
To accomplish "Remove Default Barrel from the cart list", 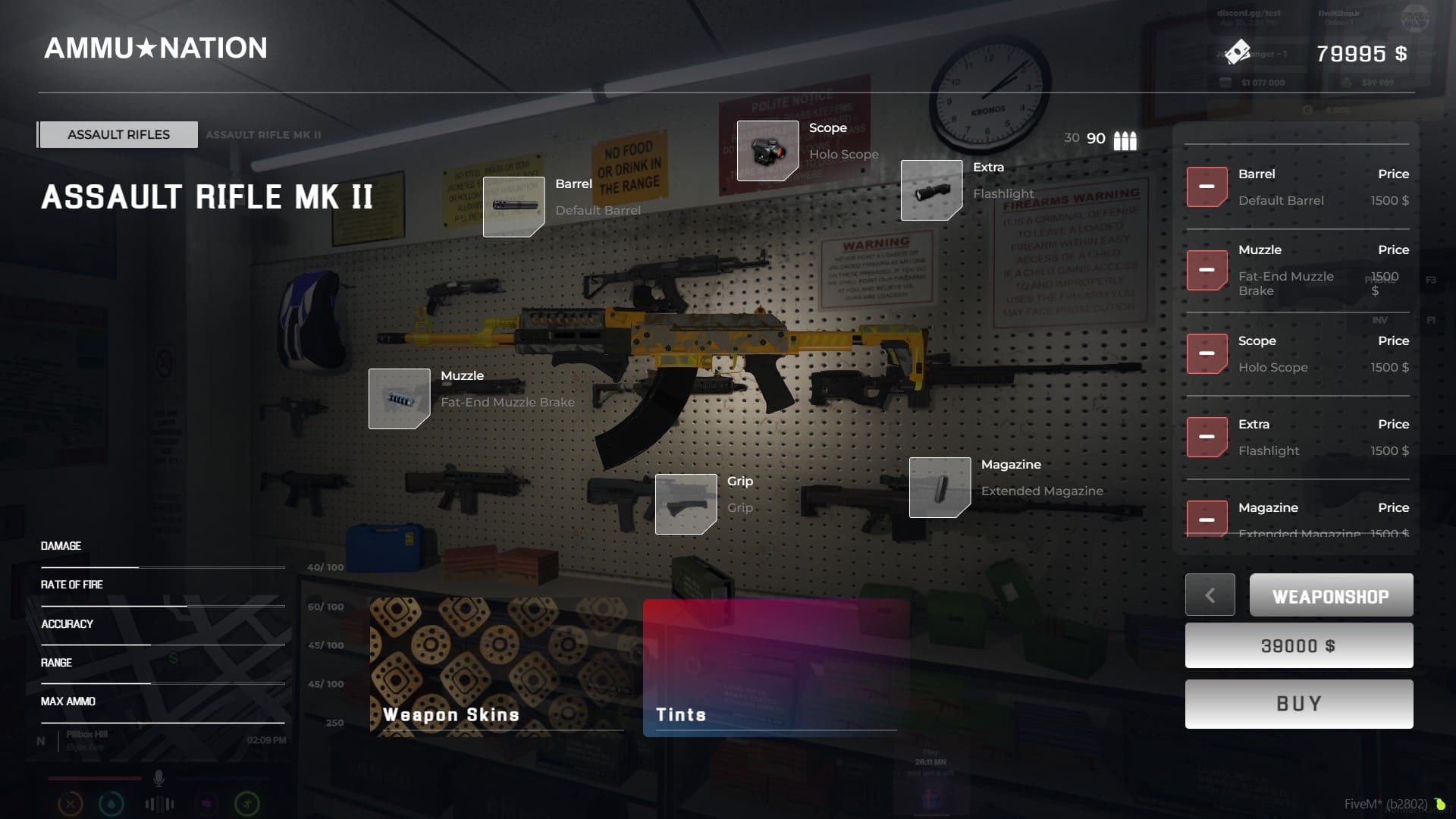I will coord(1207,187).
